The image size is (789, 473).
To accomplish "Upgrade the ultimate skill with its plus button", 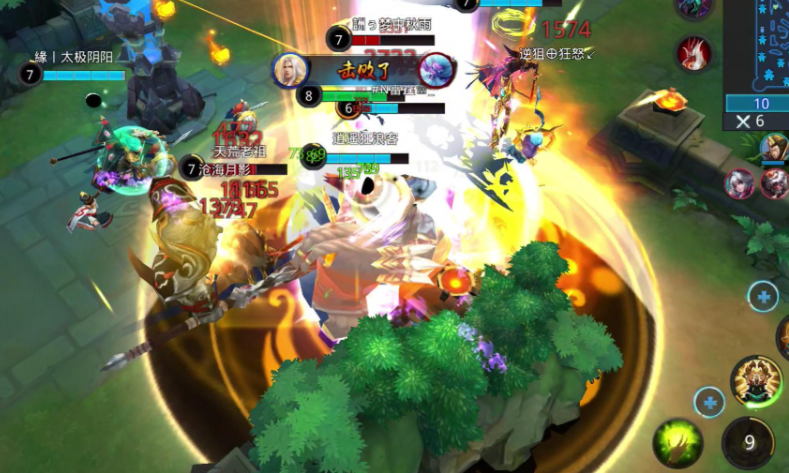I will (763, 296).
